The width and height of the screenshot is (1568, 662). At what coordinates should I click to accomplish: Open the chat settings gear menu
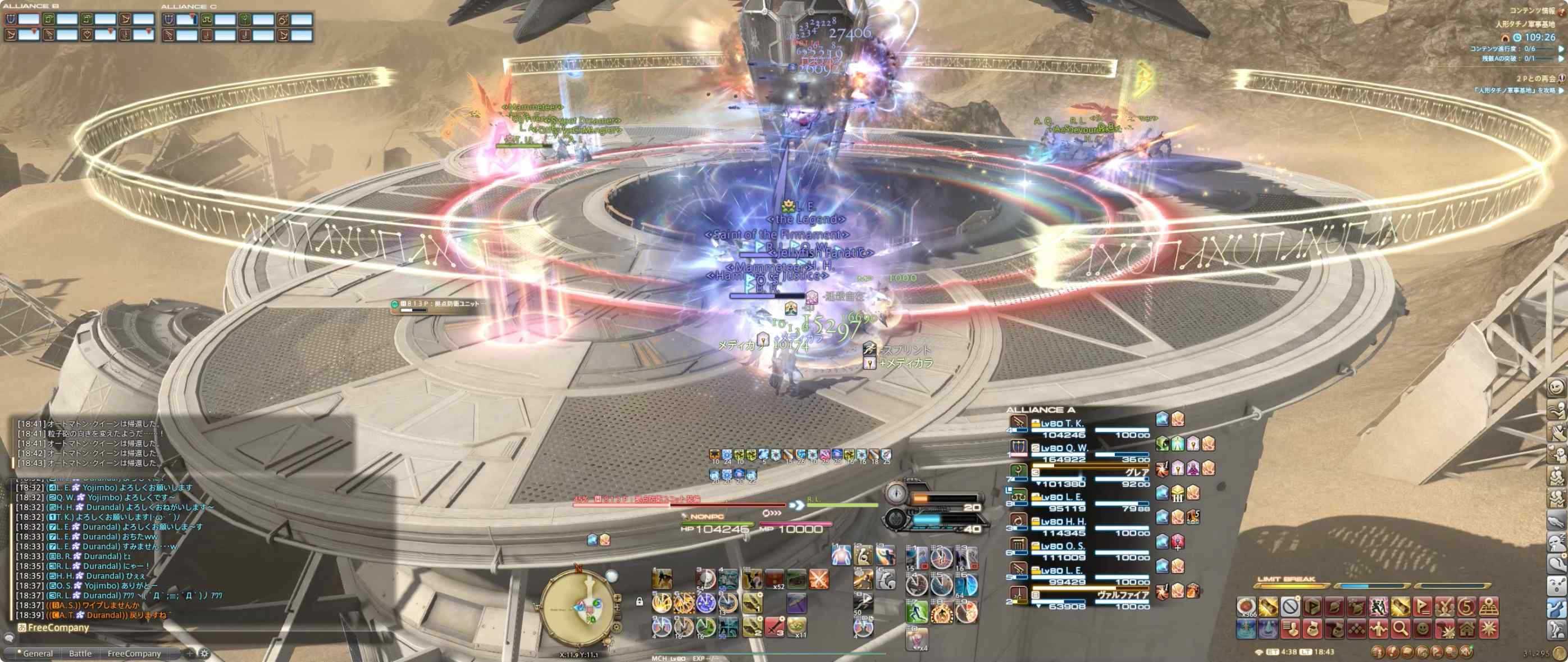click(203, 655)
